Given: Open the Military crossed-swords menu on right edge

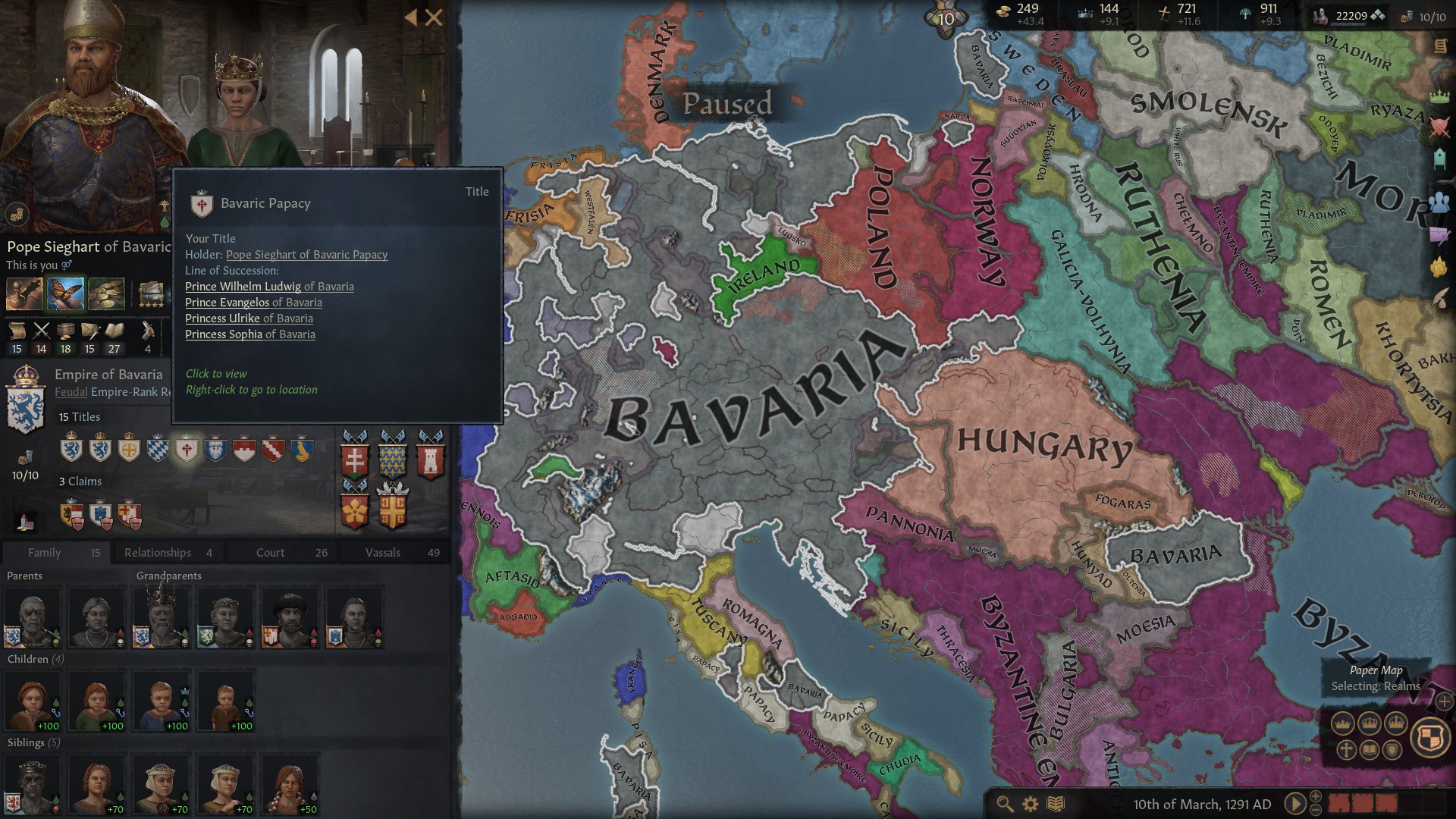Looking at the screenshot, I should [x=1440, y=127].
